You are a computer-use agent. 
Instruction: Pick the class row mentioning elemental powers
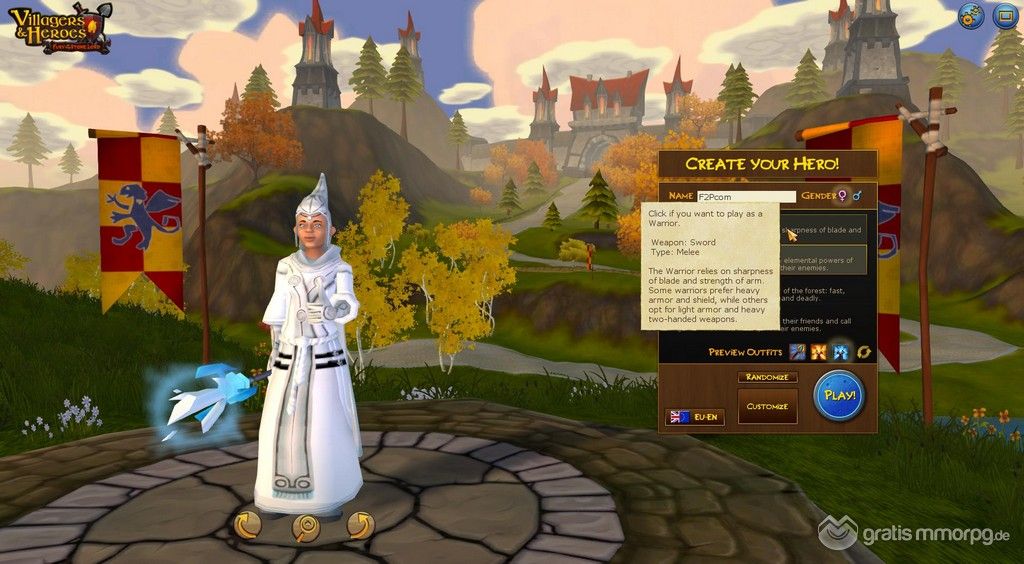823,264
